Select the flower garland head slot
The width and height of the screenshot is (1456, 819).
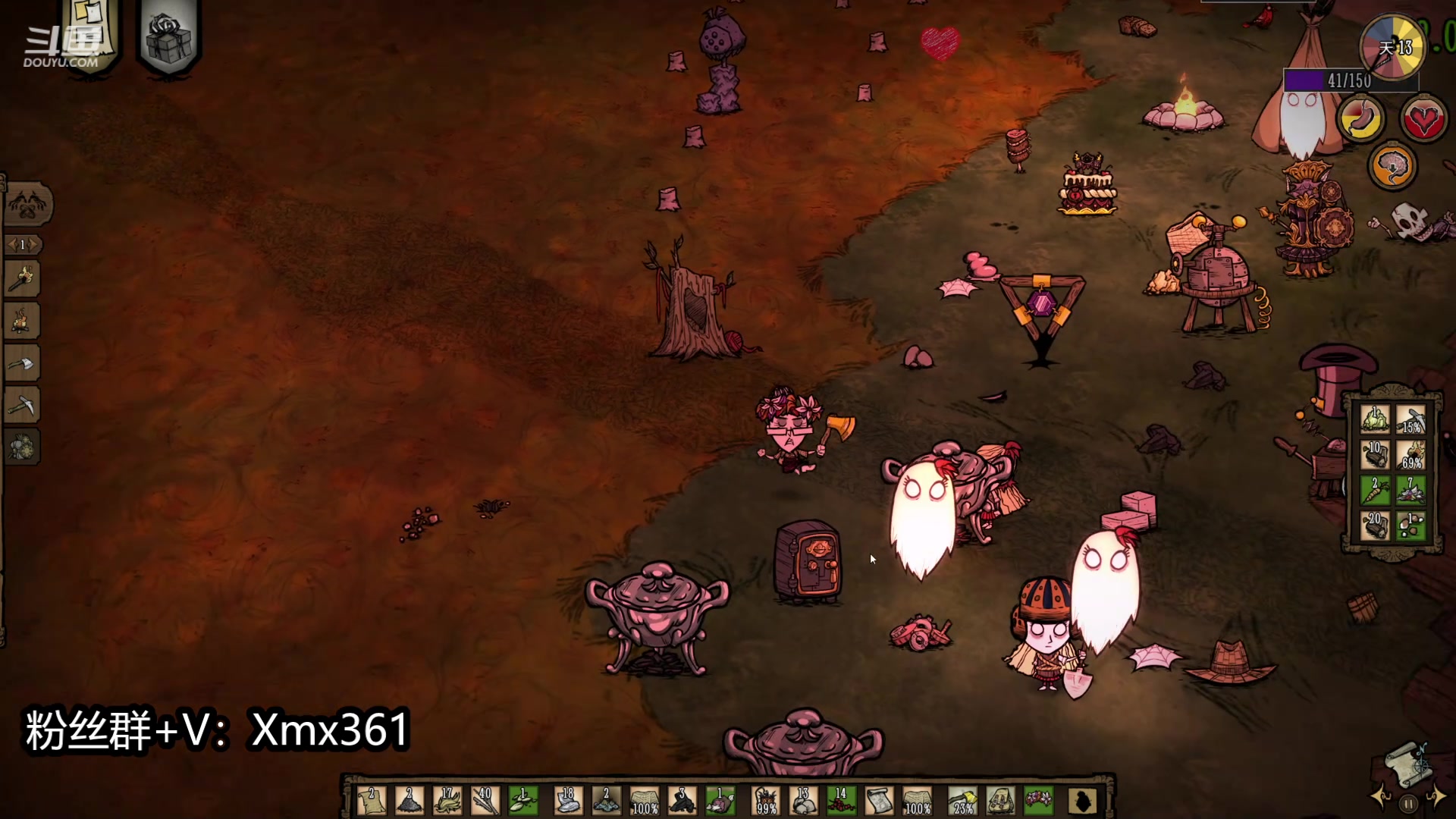click(1038, 802)
